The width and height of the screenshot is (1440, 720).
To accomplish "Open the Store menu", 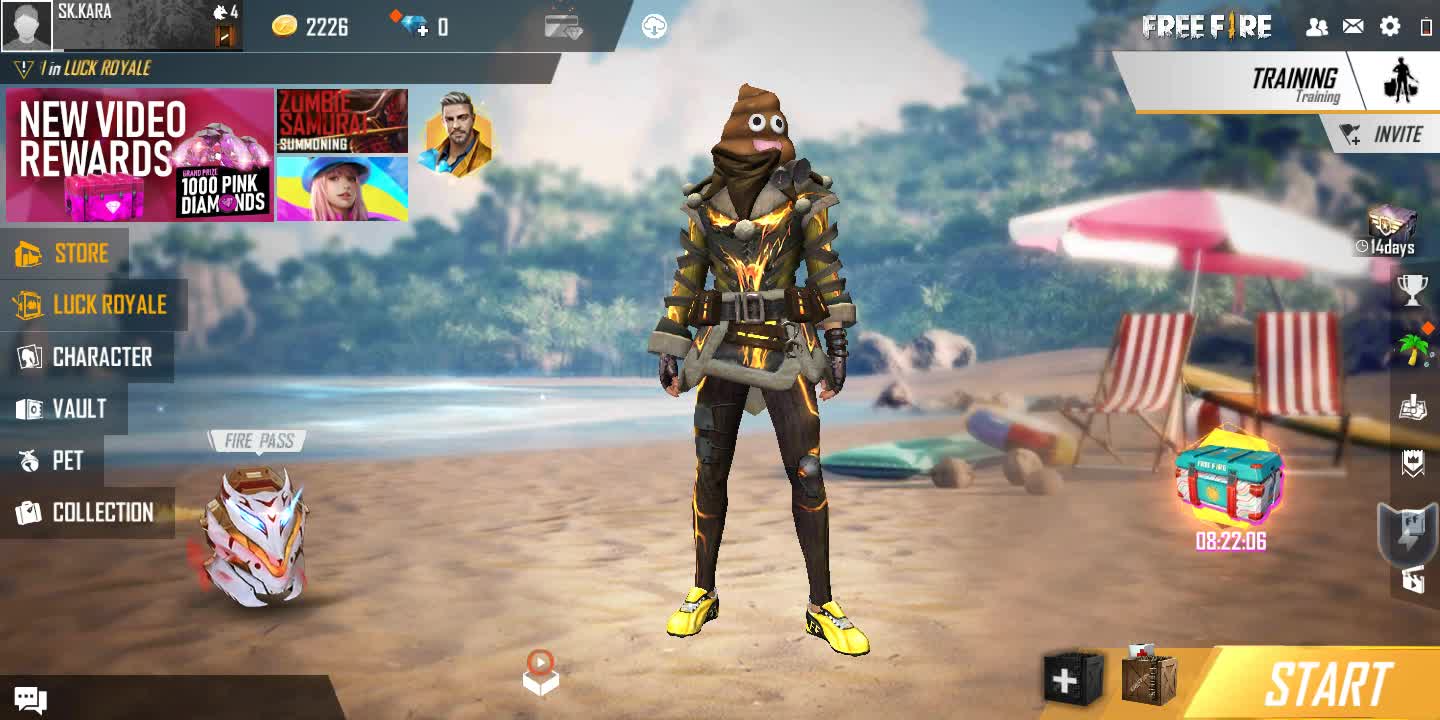I will 63,253.
